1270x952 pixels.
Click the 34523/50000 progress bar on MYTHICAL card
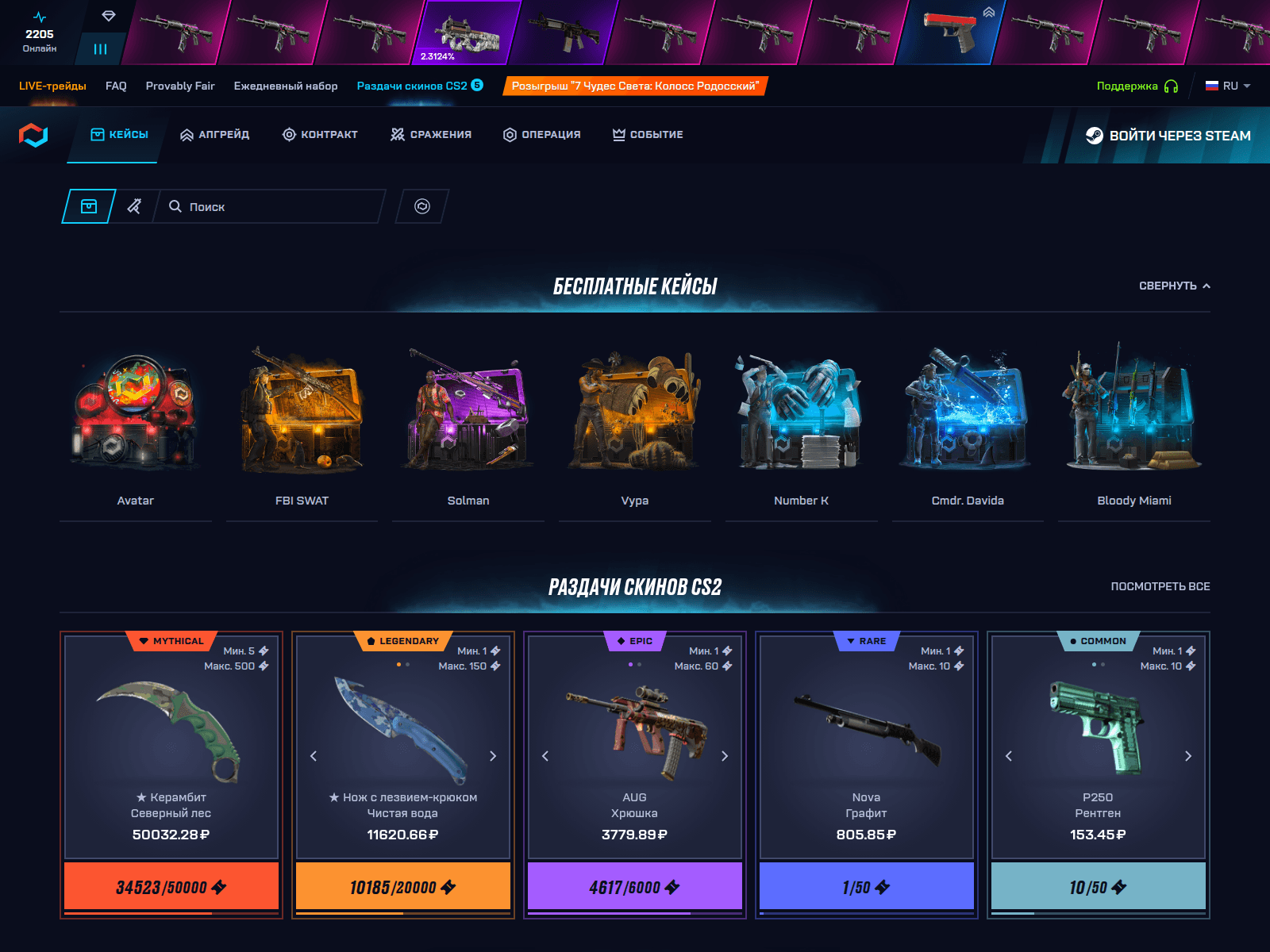click(171, 887)
